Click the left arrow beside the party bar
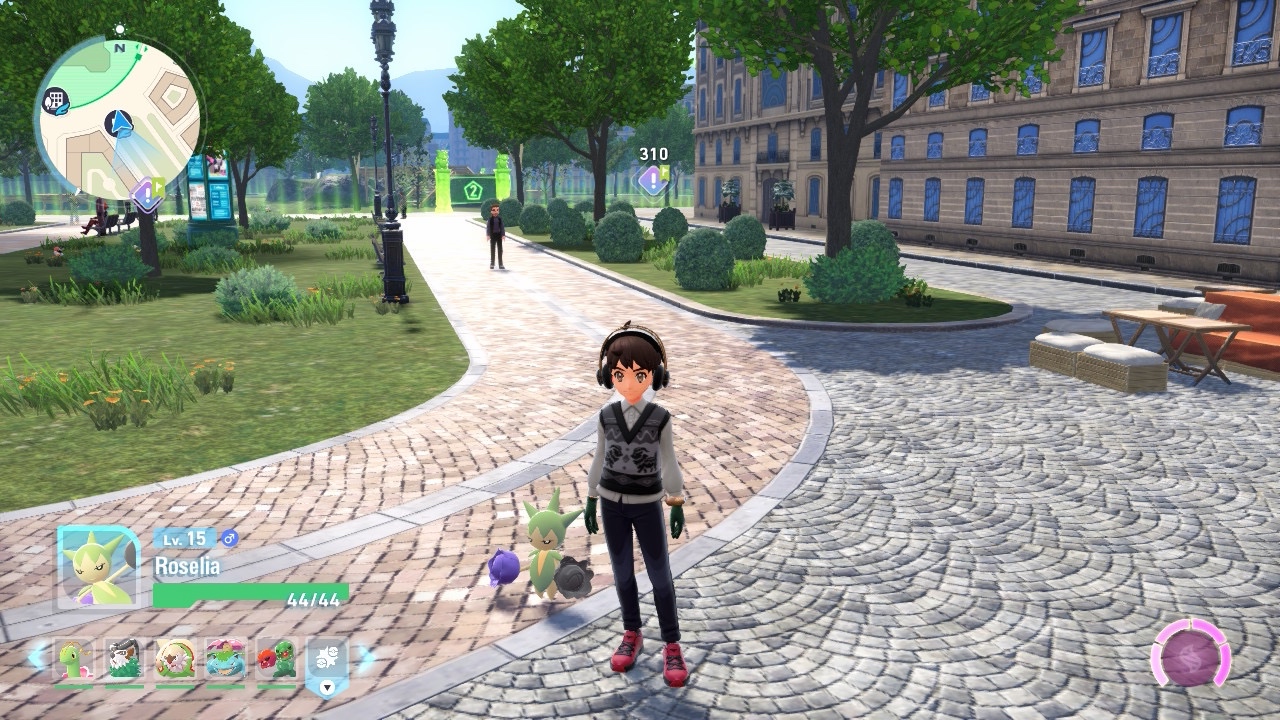Image resolution: width=1280 pixels, height=720 pixels. tap(37, 658)
